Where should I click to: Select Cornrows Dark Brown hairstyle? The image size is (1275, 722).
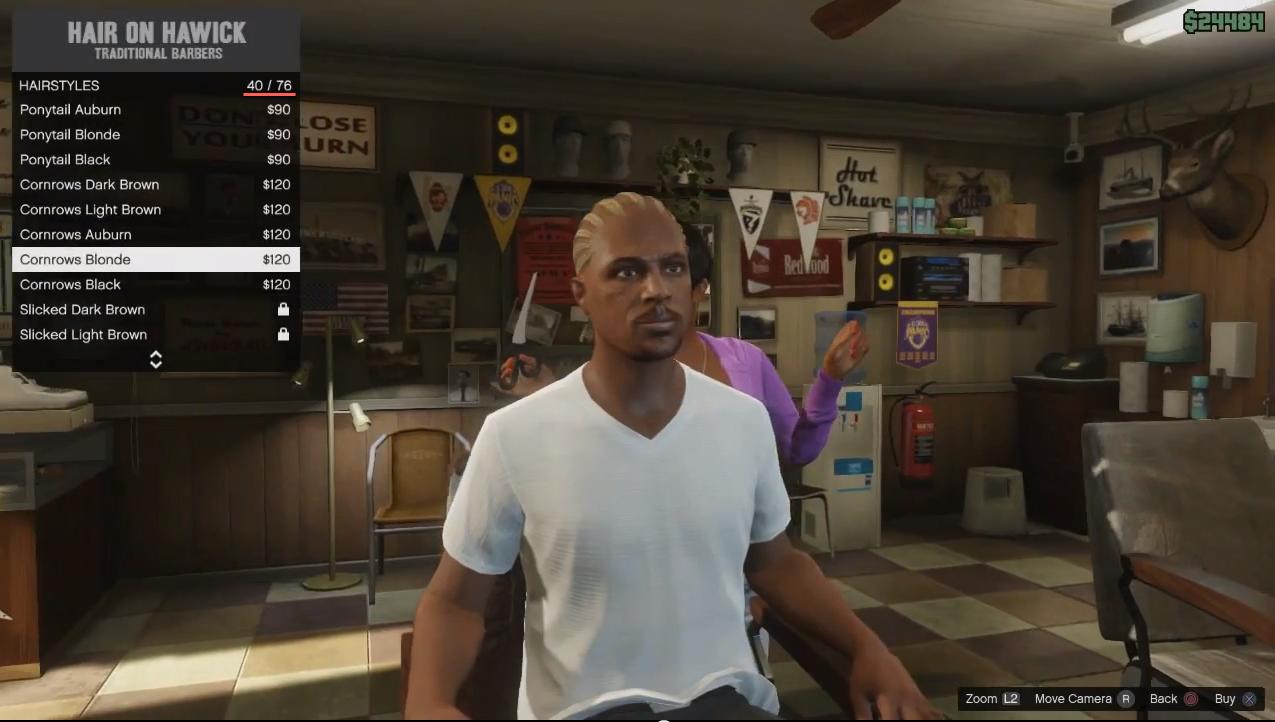pos(155,185)
